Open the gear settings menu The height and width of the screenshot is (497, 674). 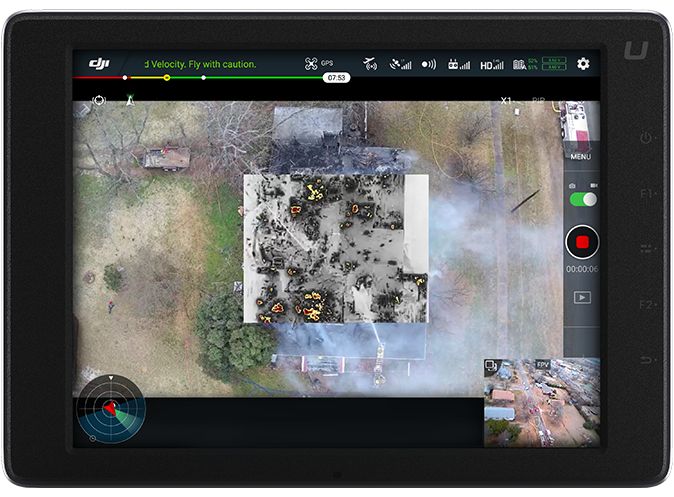(x=583, y=64)
